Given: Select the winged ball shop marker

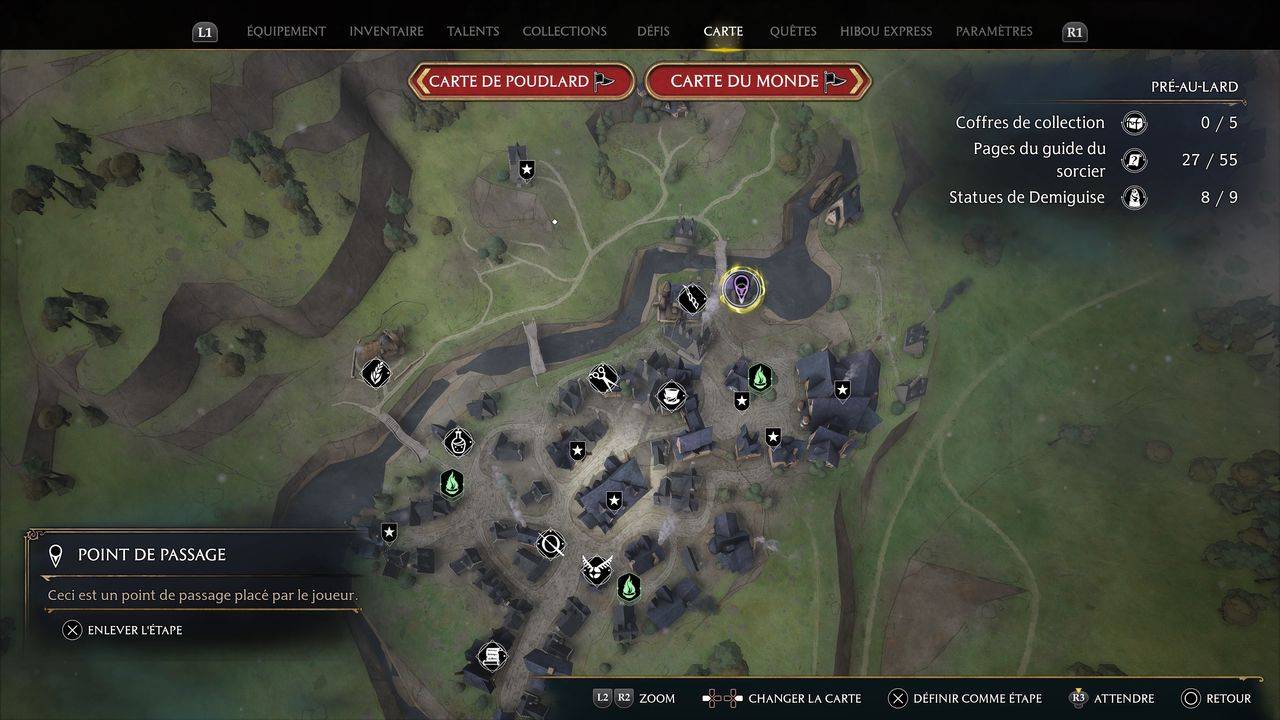Looking at the screenshot, I should tap(597, 570).
